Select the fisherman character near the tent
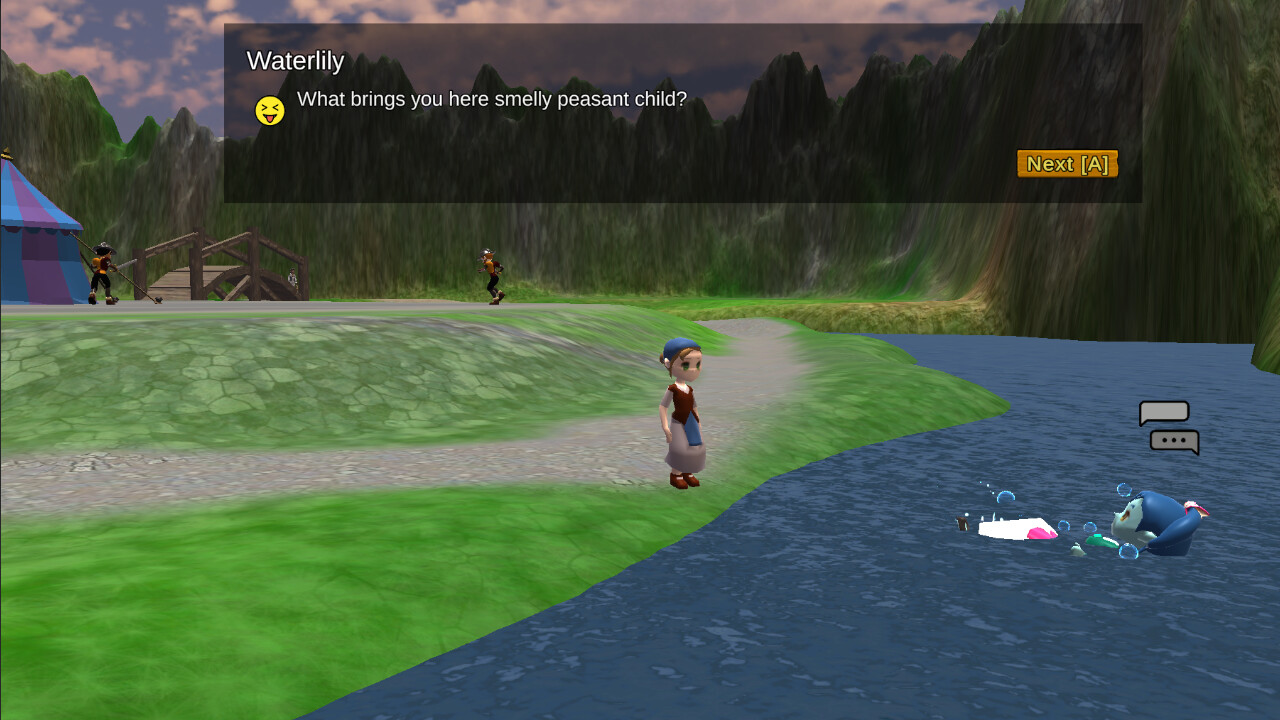1280x720 pixels. click(x=103, y=270)
